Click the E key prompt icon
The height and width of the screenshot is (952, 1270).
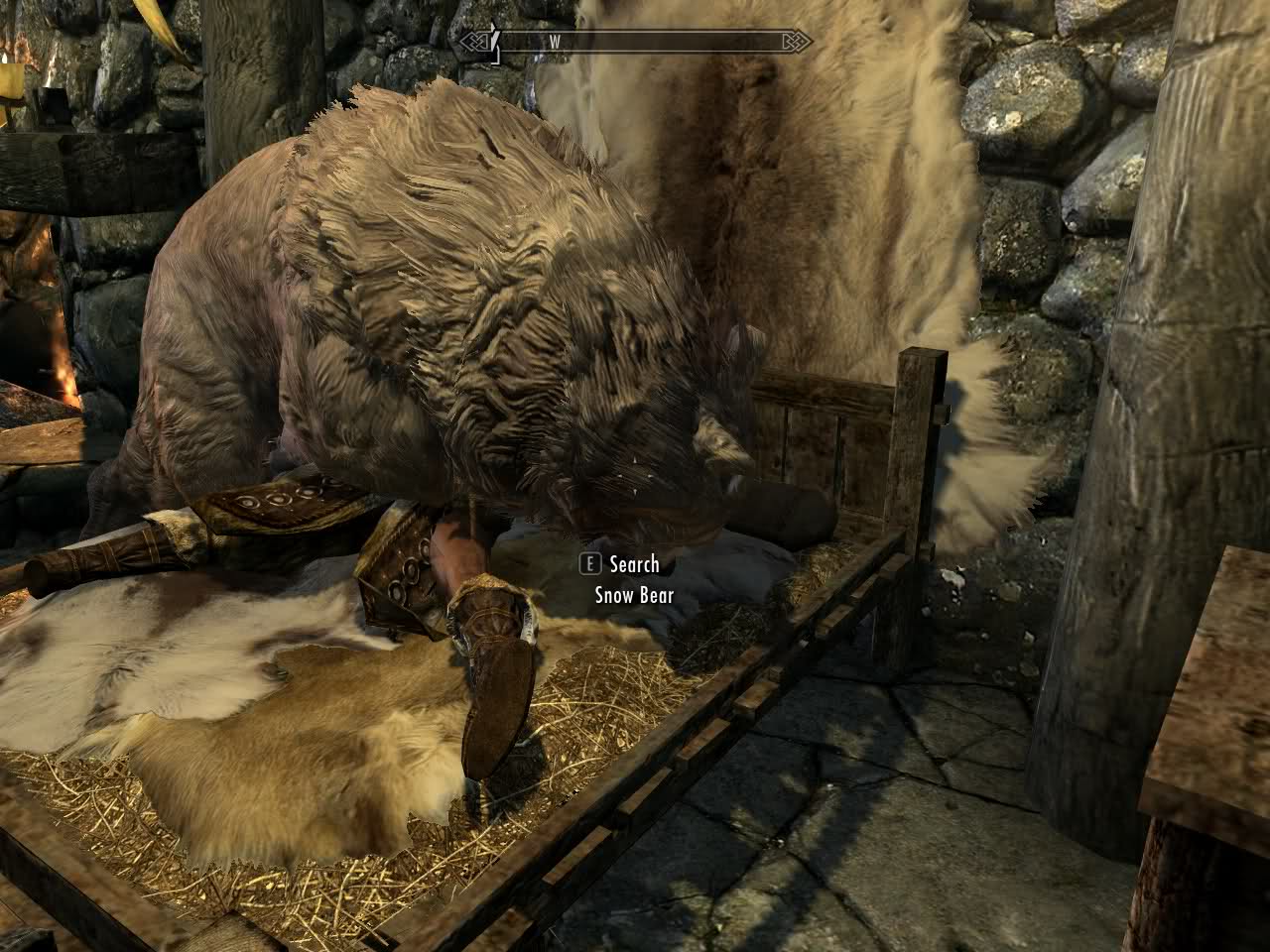589,563
